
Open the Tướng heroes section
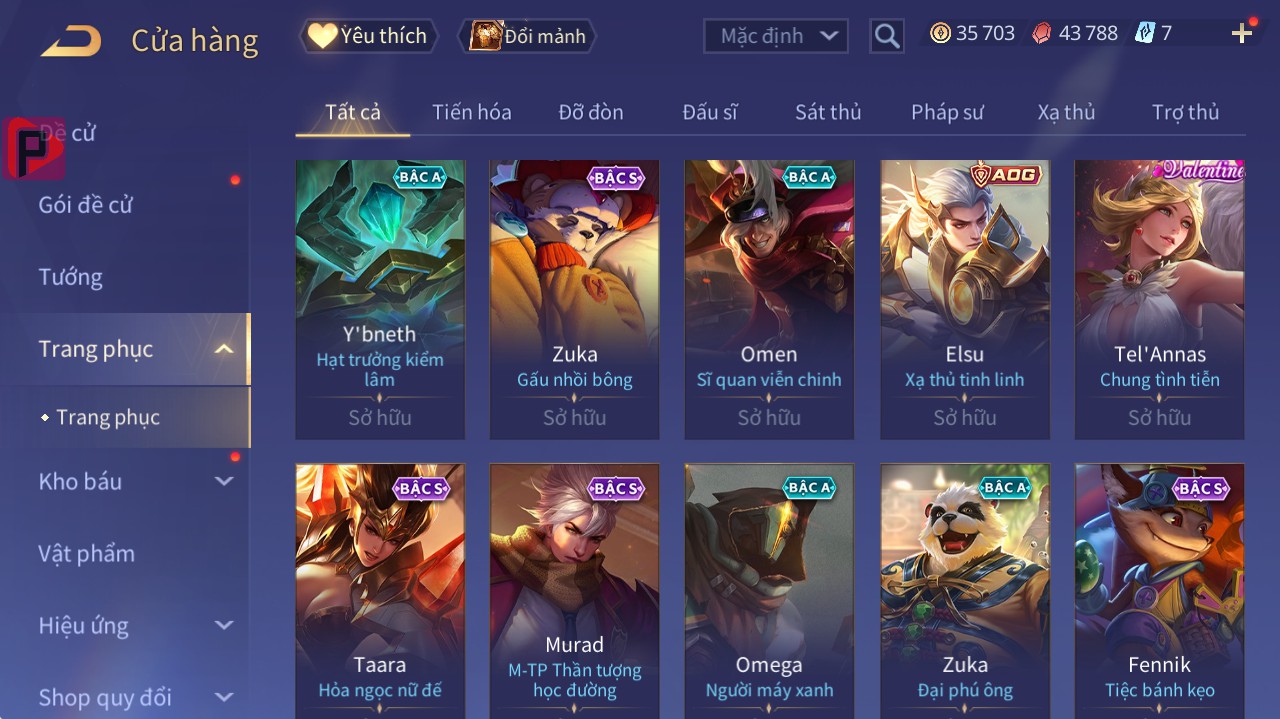point(70,277)
